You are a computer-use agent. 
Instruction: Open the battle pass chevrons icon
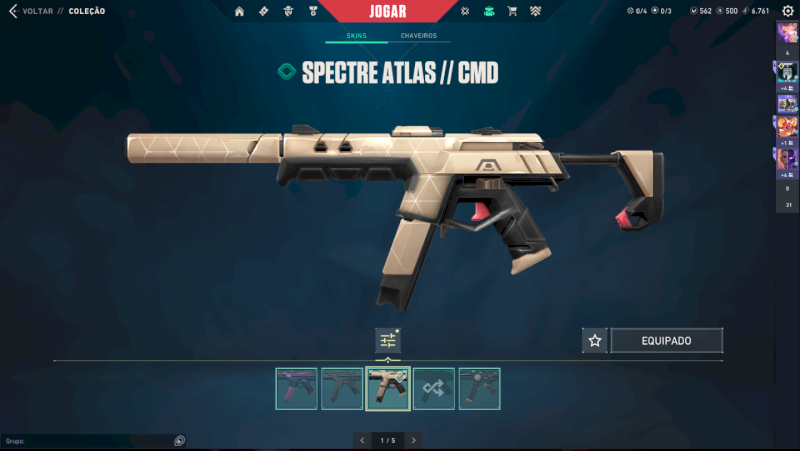535,11
